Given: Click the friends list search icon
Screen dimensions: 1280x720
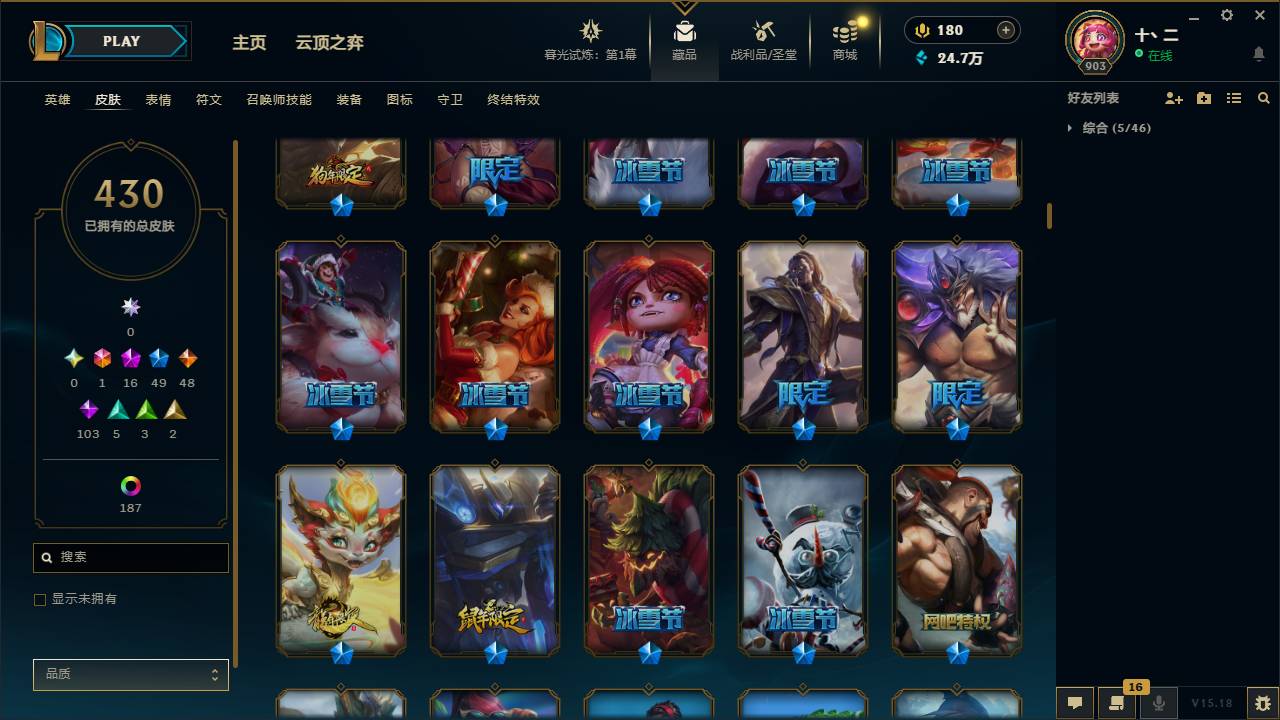Looking at the screenshot, I should pos(1263,97).
